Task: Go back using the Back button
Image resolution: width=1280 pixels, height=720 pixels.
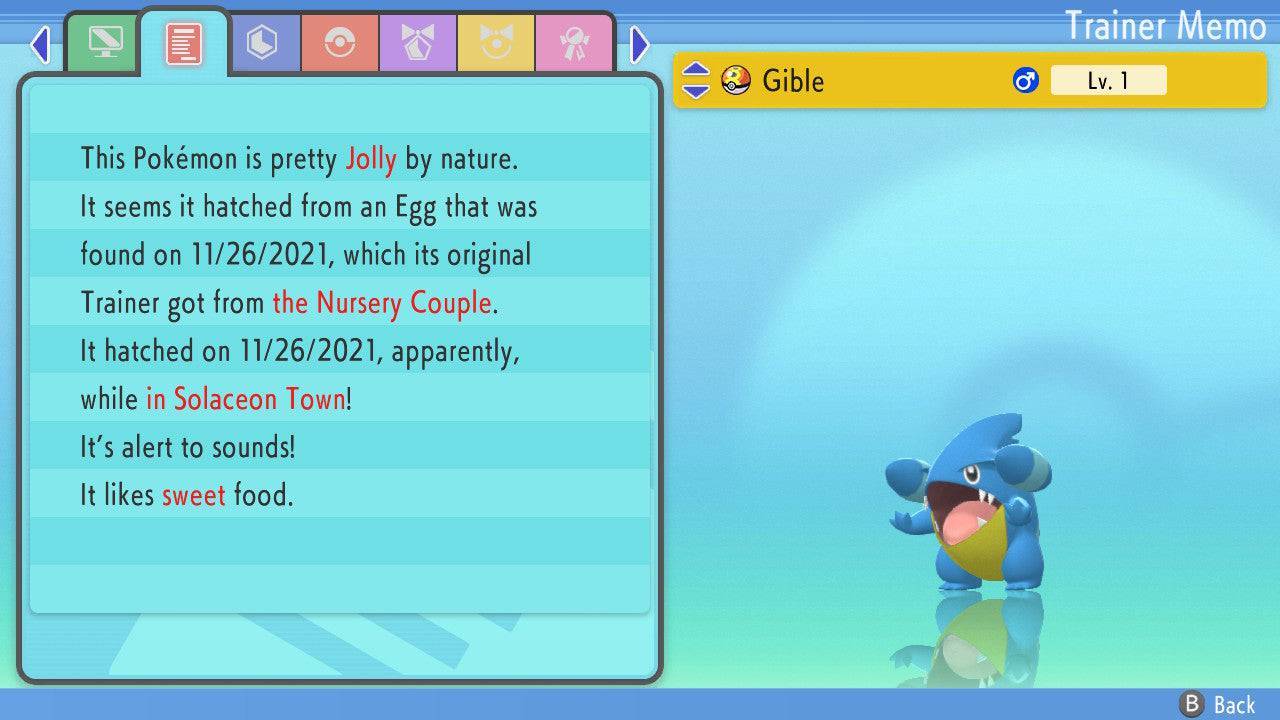Action: (1218, 704)
